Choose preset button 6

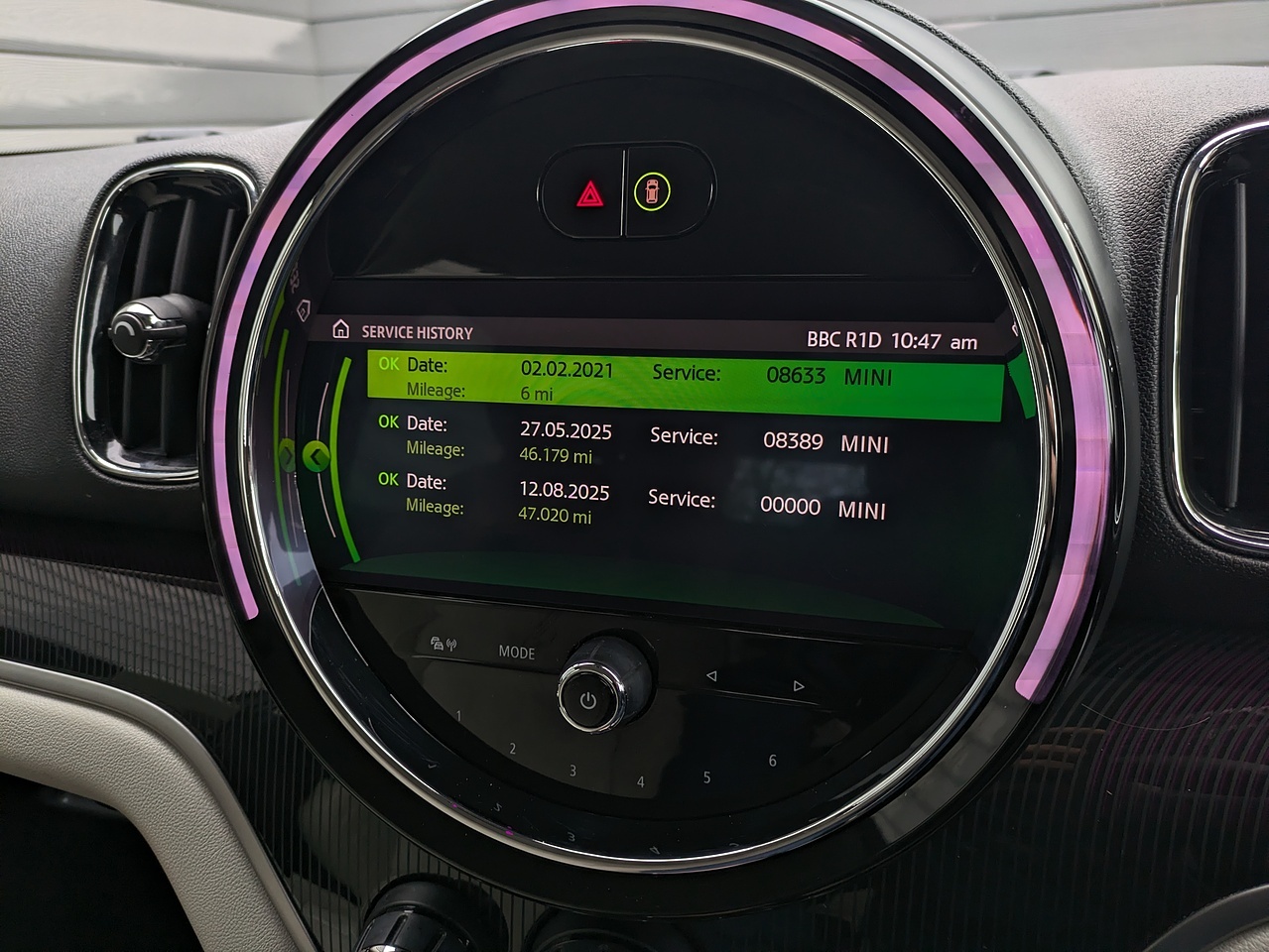[x=772, y=761]
